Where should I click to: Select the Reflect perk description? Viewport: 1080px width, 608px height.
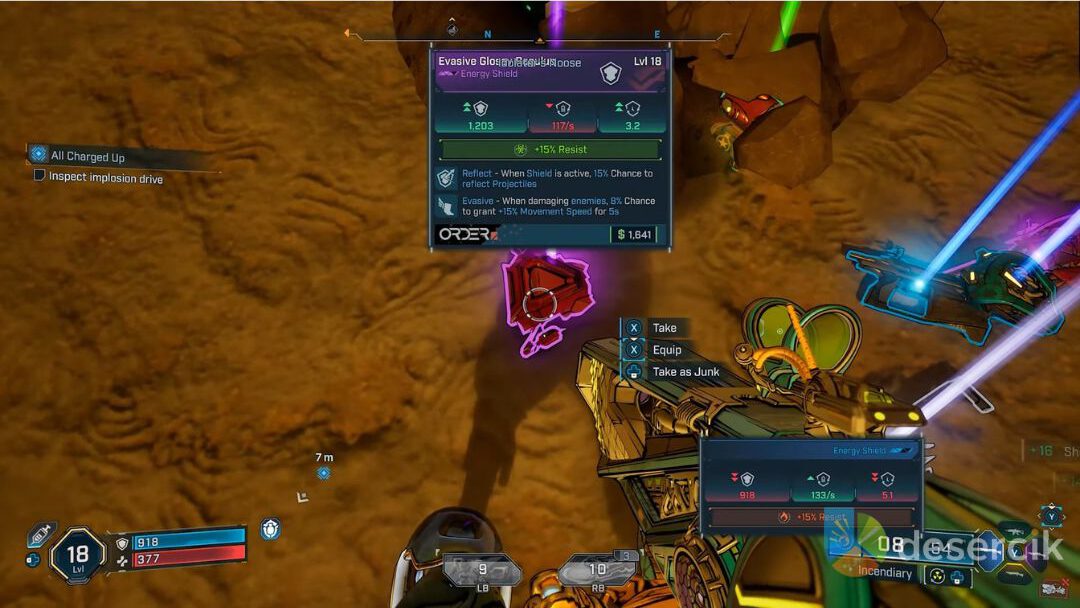557,178
